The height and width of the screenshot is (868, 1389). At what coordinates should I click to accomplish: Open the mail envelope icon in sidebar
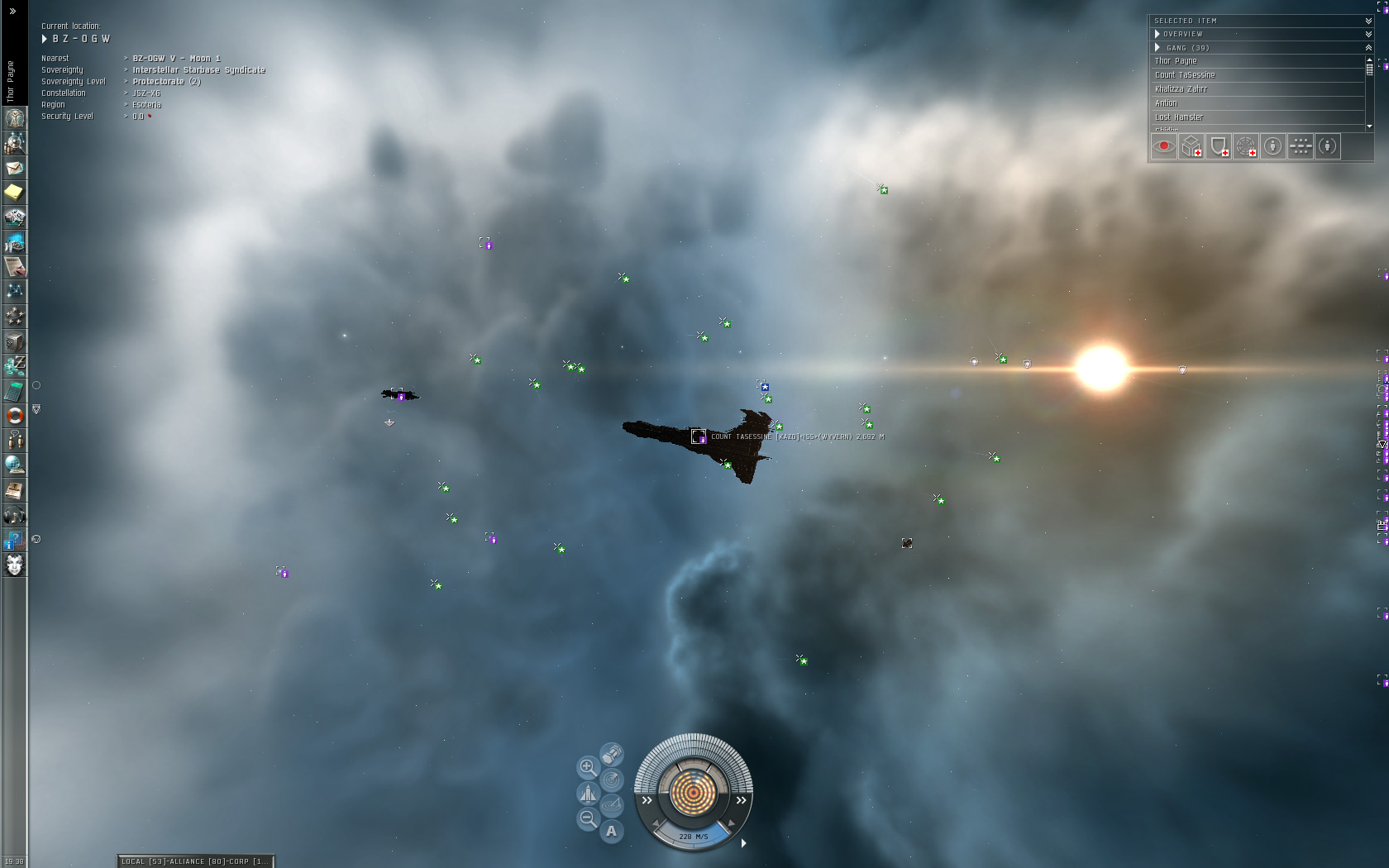coord(14,168)
